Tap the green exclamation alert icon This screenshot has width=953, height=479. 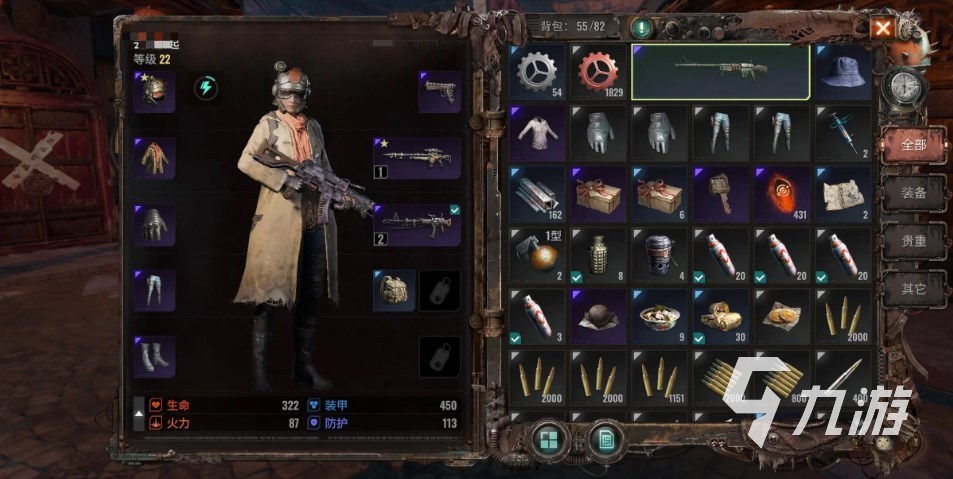pyautogui.click(x=639, y=29)
